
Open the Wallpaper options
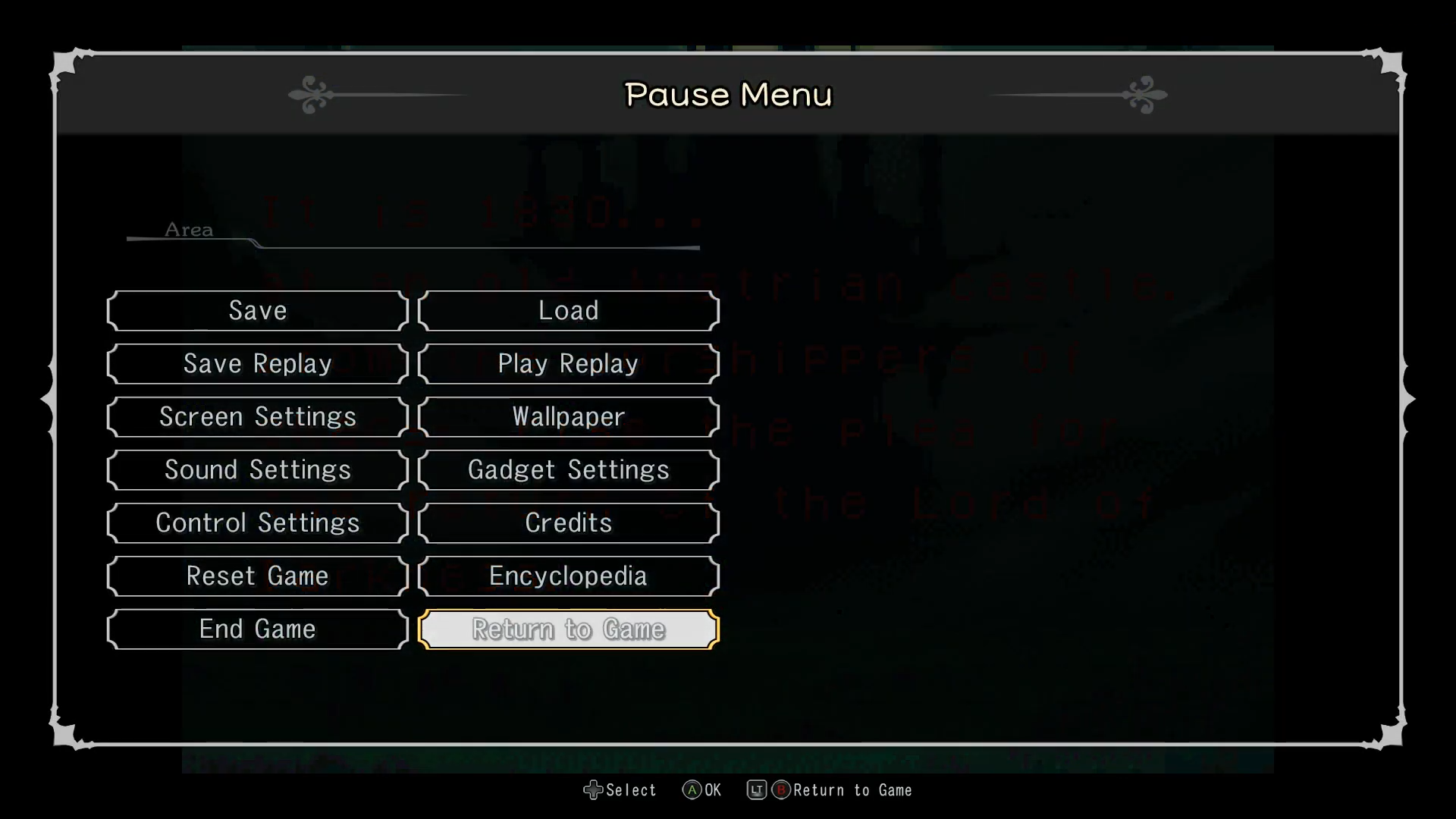568,417
